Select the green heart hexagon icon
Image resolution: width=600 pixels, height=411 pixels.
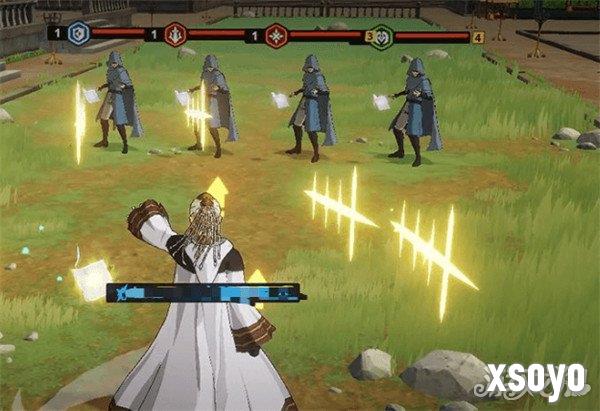pyautogui.click(x=382, y=37)
